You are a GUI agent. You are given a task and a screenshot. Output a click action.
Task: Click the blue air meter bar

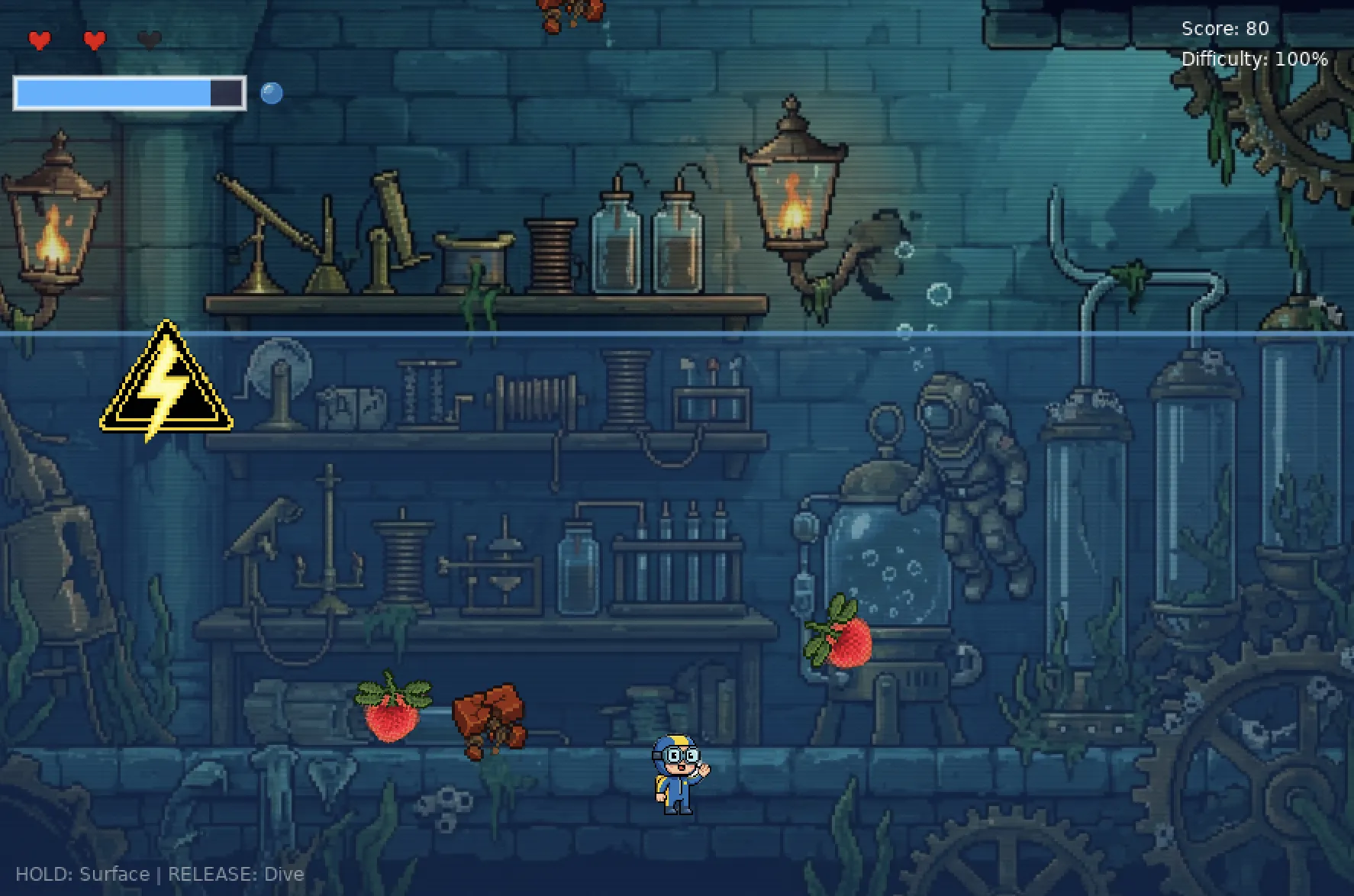pyautogui.click(x=114, y=92)
